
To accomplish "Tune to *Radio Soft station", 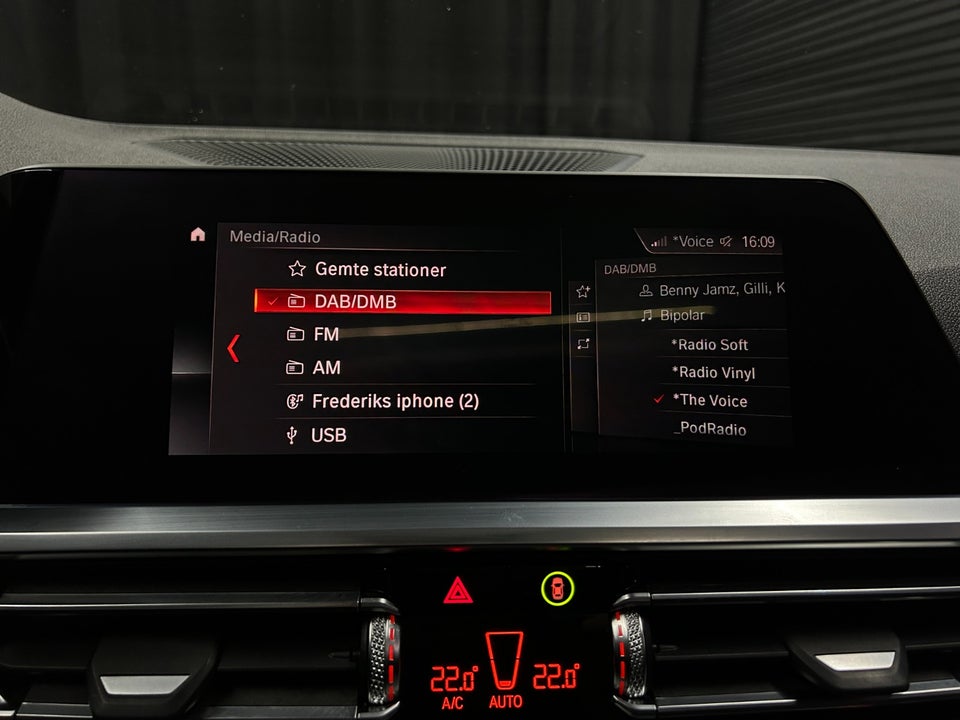I will (709, 345).
